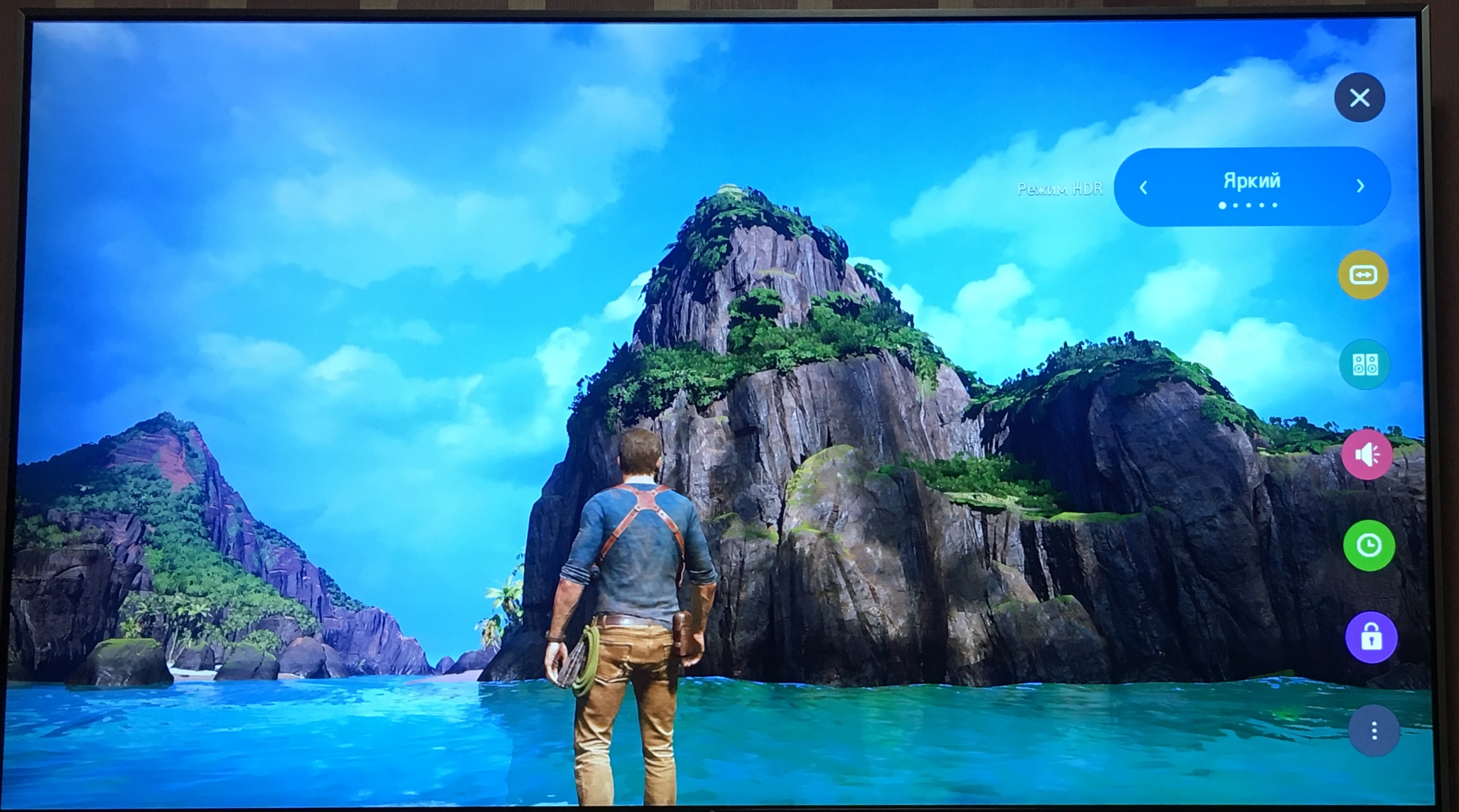
Task: Open the green sleep timer setting
Action: tap(1369, 545)
